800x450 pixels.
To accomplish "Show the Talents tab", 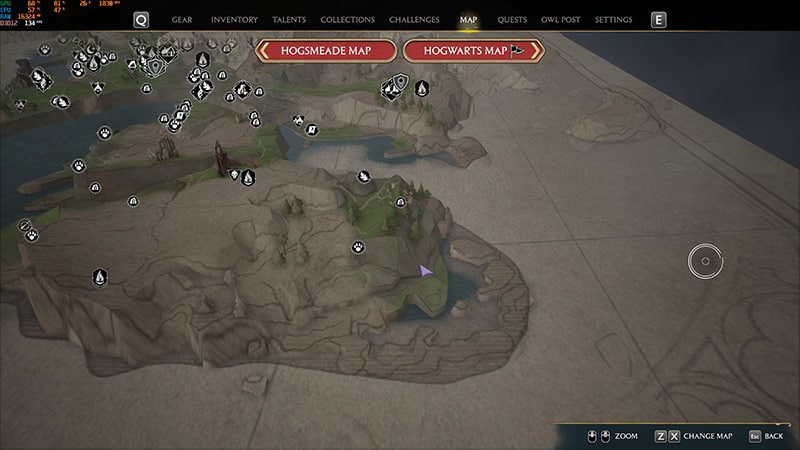I will click(x=289, y=20).
